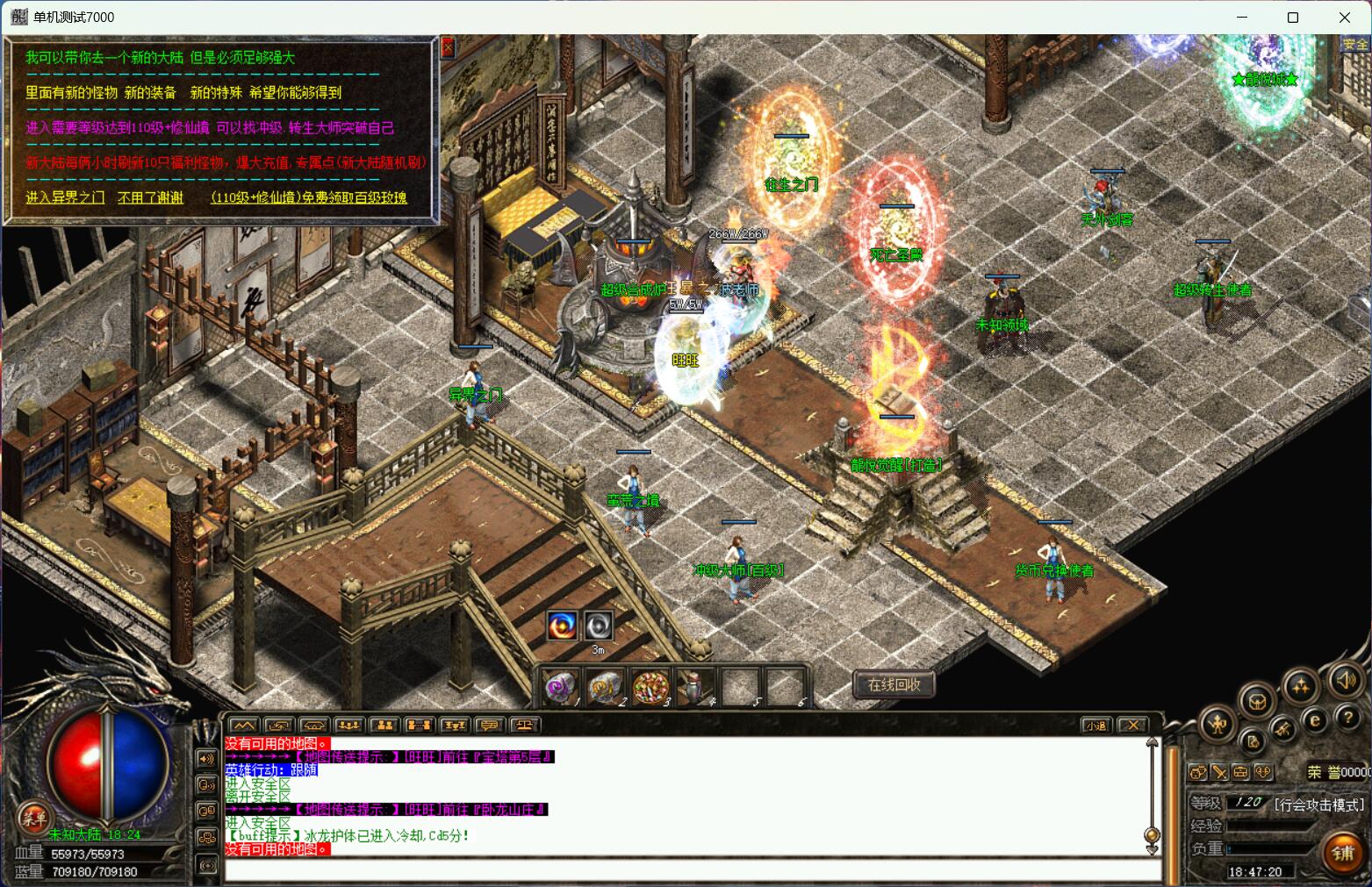The height and width of the screenshot is (887, 1372).
Task: Toggle sound with the round speaker icon
Action: click(x=1344, y=679)
